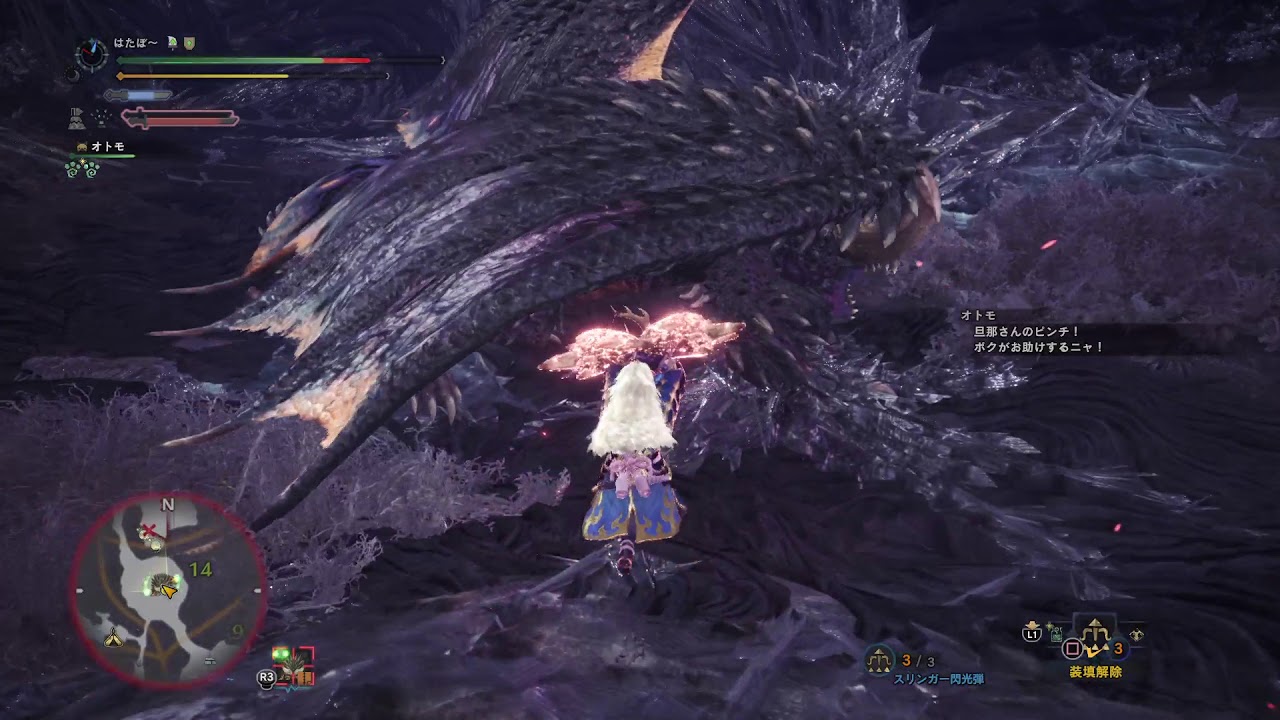
Task: Toggle the day-night moon indicator
Action: click(73, 76)
